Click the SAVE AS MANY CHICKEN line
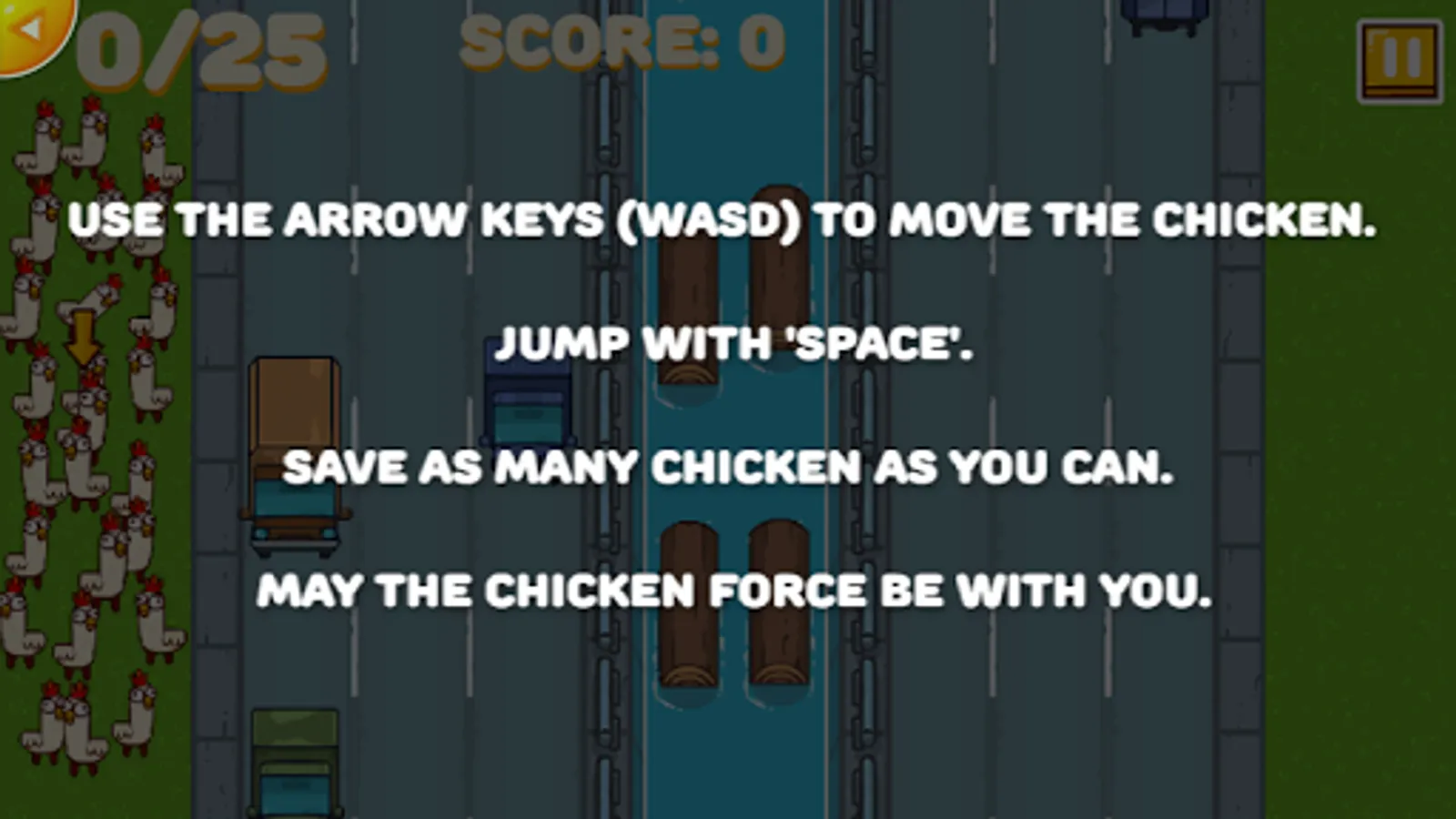Image resolution: width=1456 pixels, height=819 pixels. point(728,466)
